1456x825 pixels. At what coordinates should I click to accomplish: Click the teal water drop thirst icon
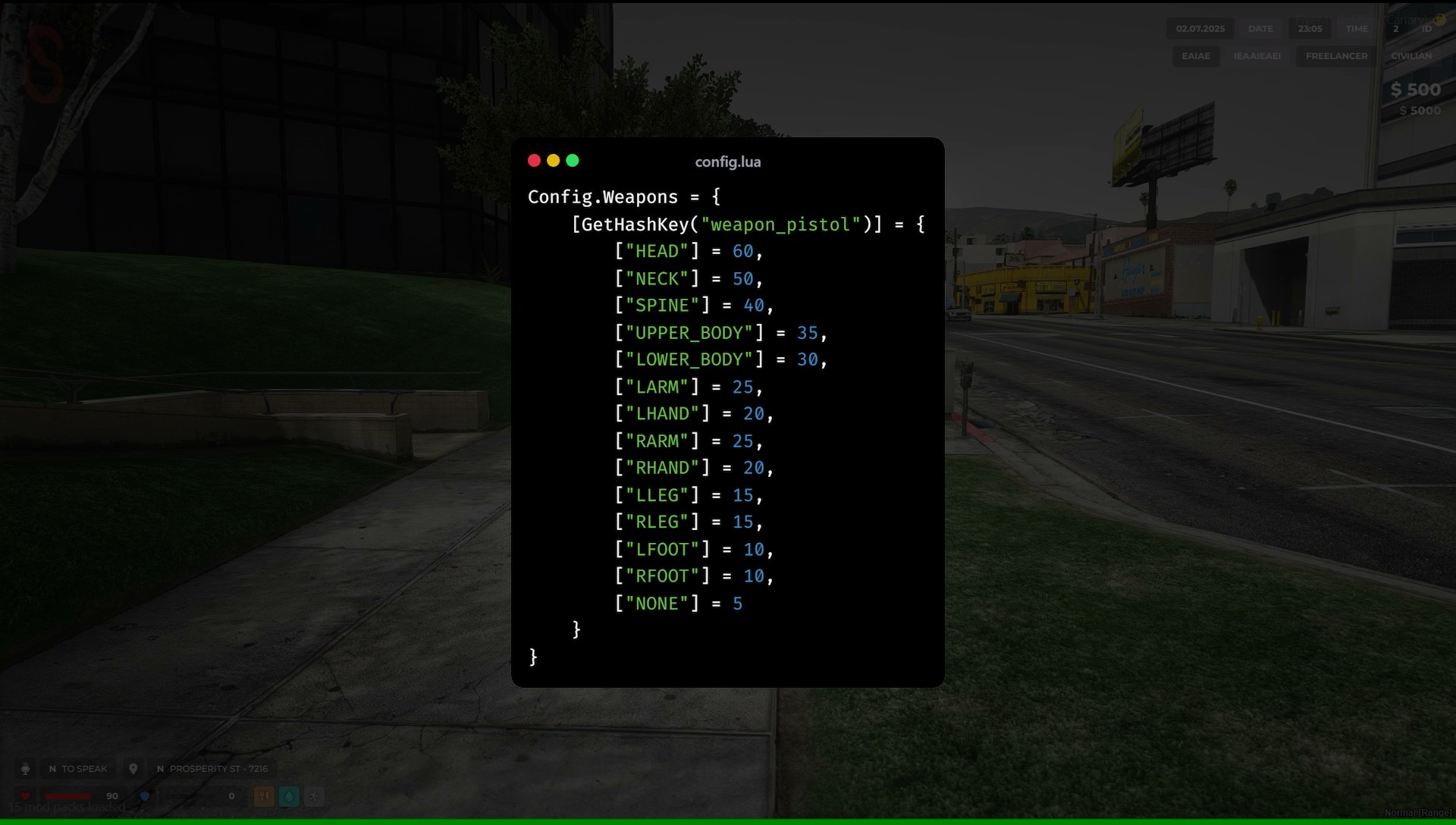[289, 796]
